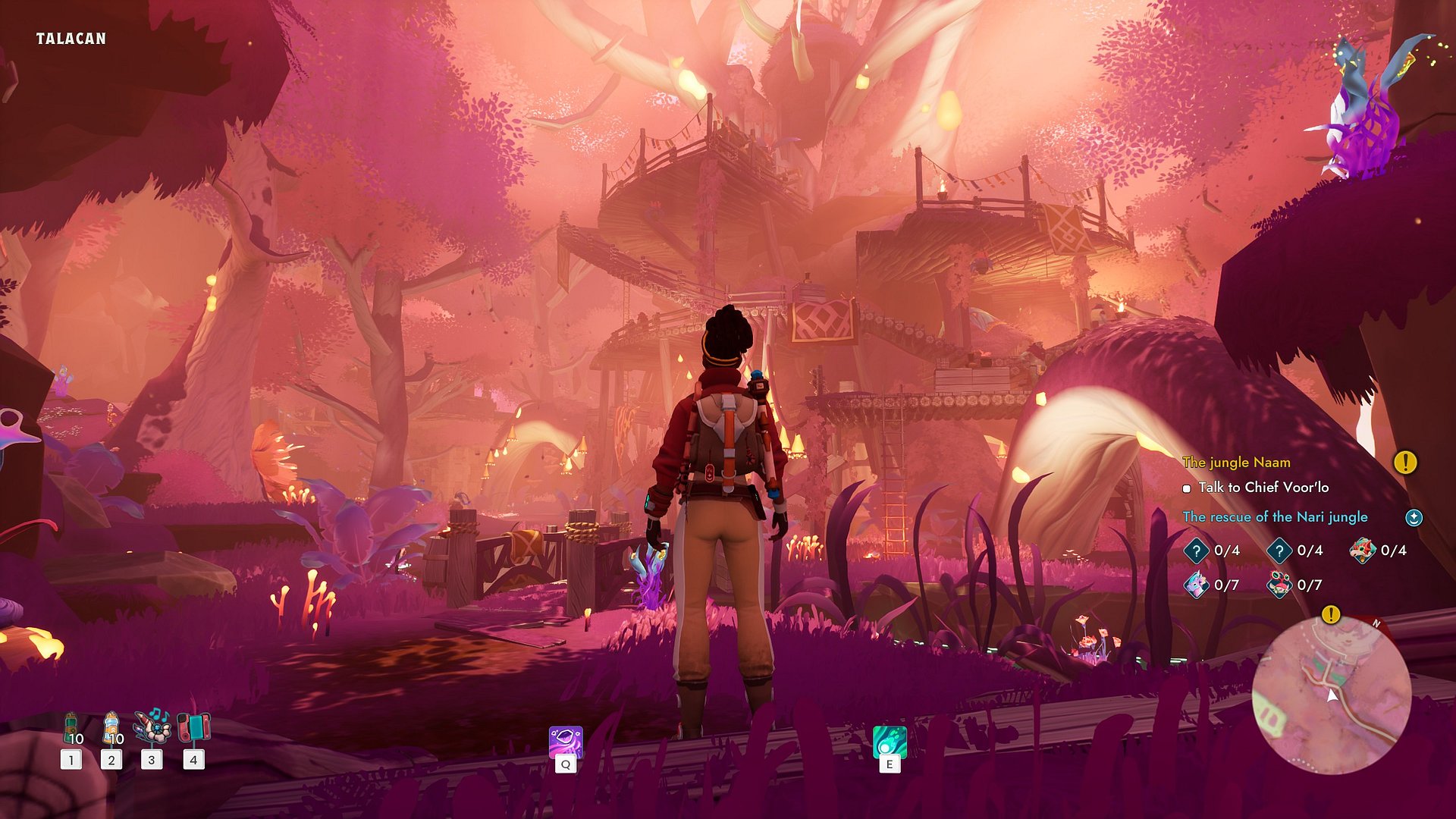Click the yellow quest marker above the minimap
The width and height of the screenshot is (1456, 819).
coord(1330,614)
